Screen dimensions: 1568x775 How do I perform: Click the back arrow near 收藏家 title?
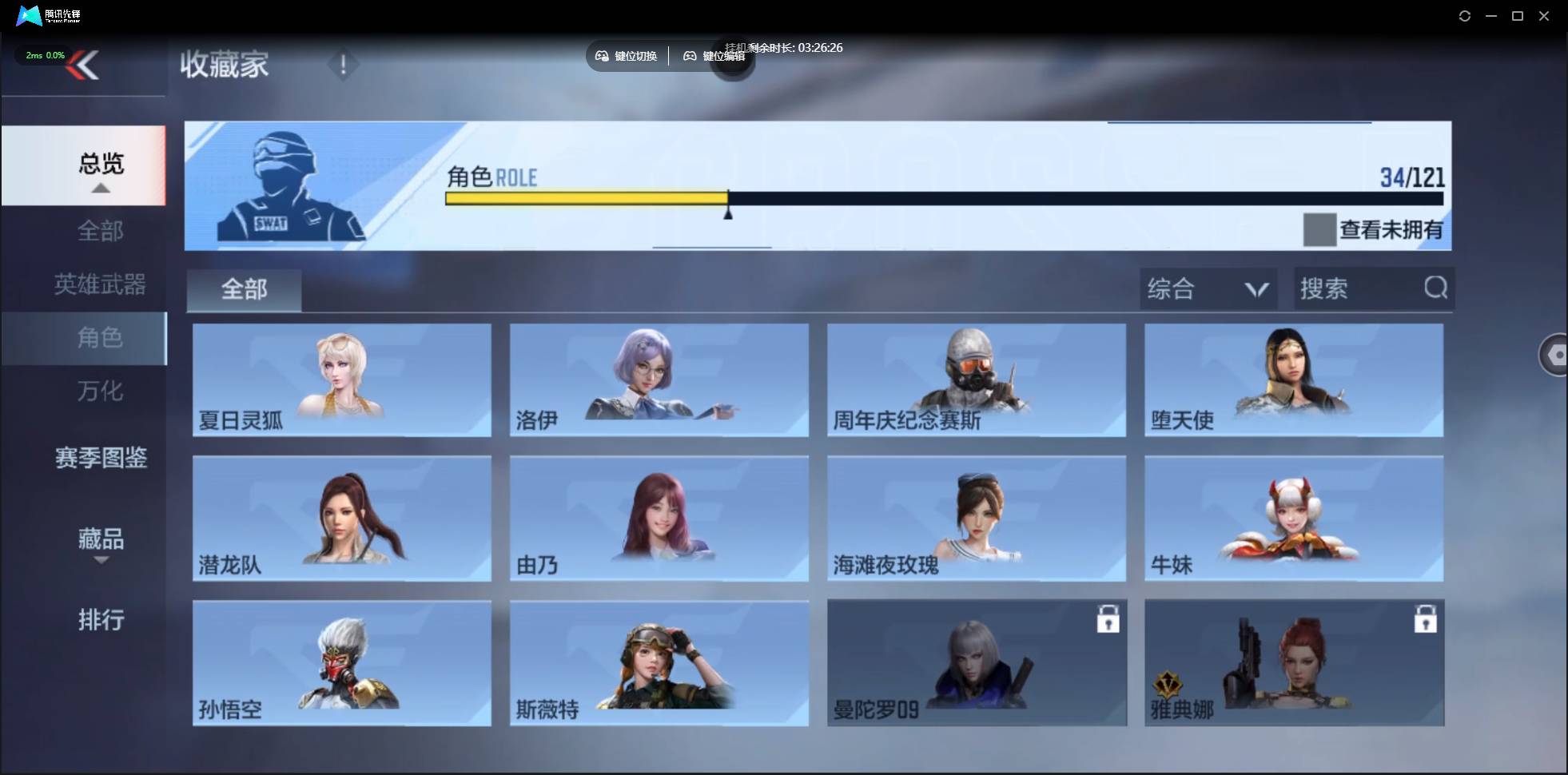click(x=83, y=66)
